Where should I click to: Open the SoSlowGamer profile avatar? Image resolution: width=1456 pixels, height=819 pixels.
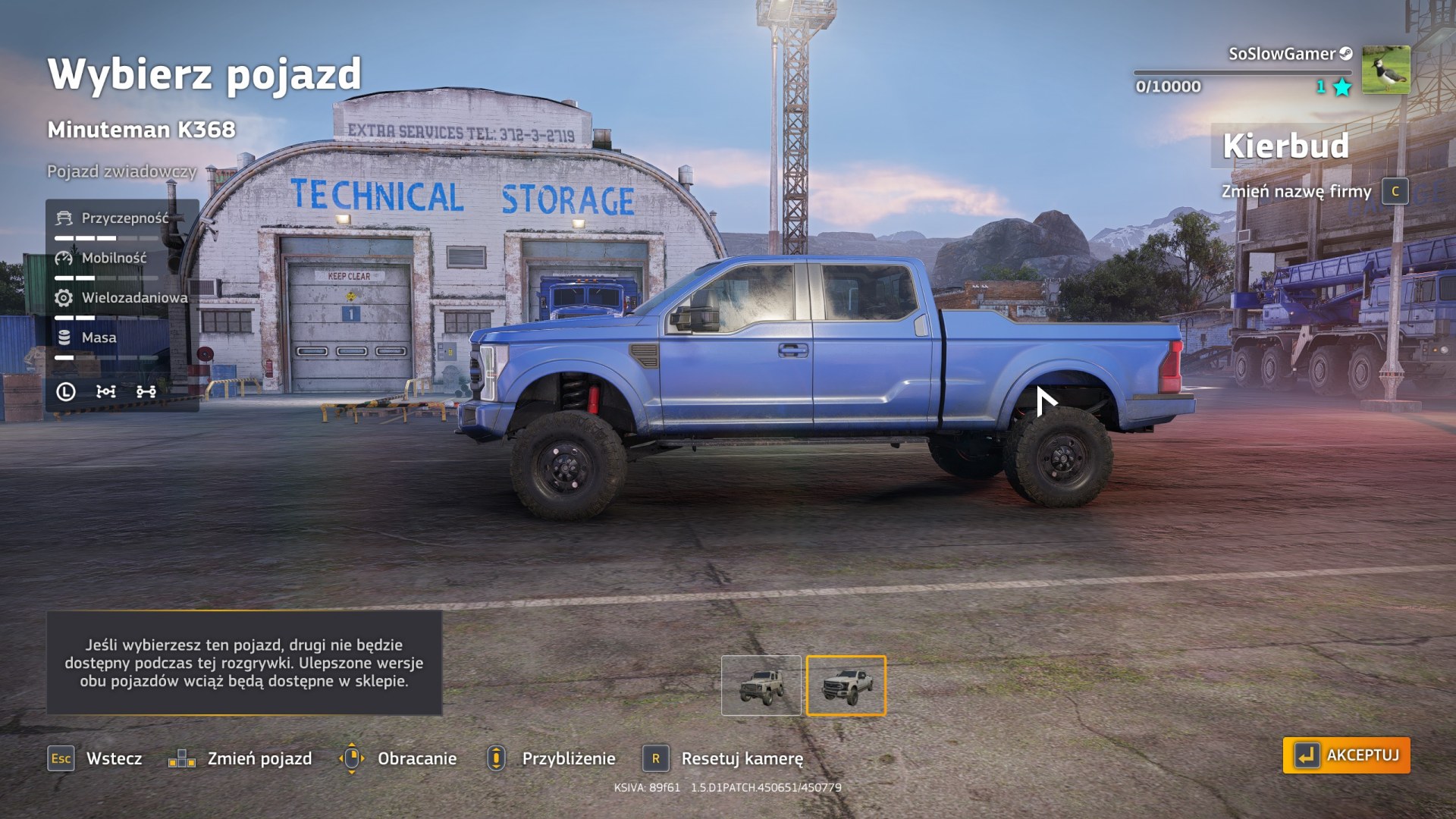coord(1385,70)
